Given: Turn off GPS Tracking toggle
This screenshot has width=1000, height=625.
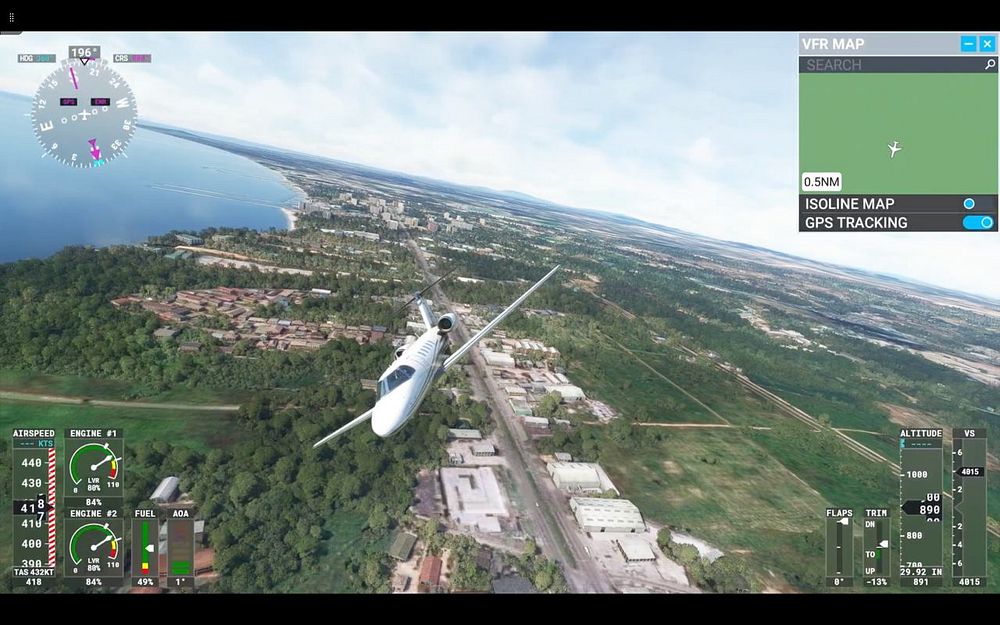Looking at the screenshot, I should coord(979,223).
